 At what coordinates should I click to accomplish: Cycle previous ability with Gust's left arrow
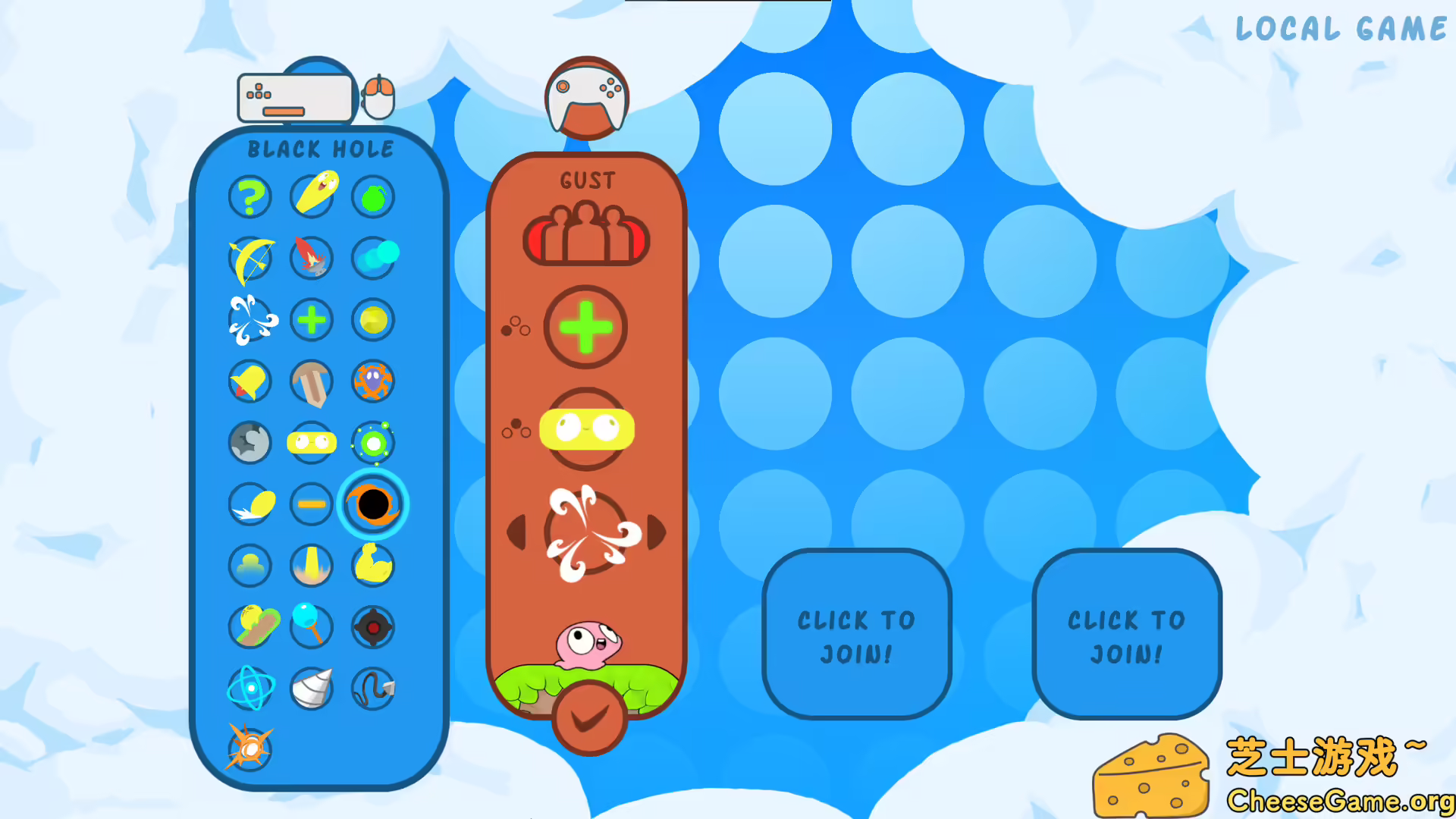518,533
